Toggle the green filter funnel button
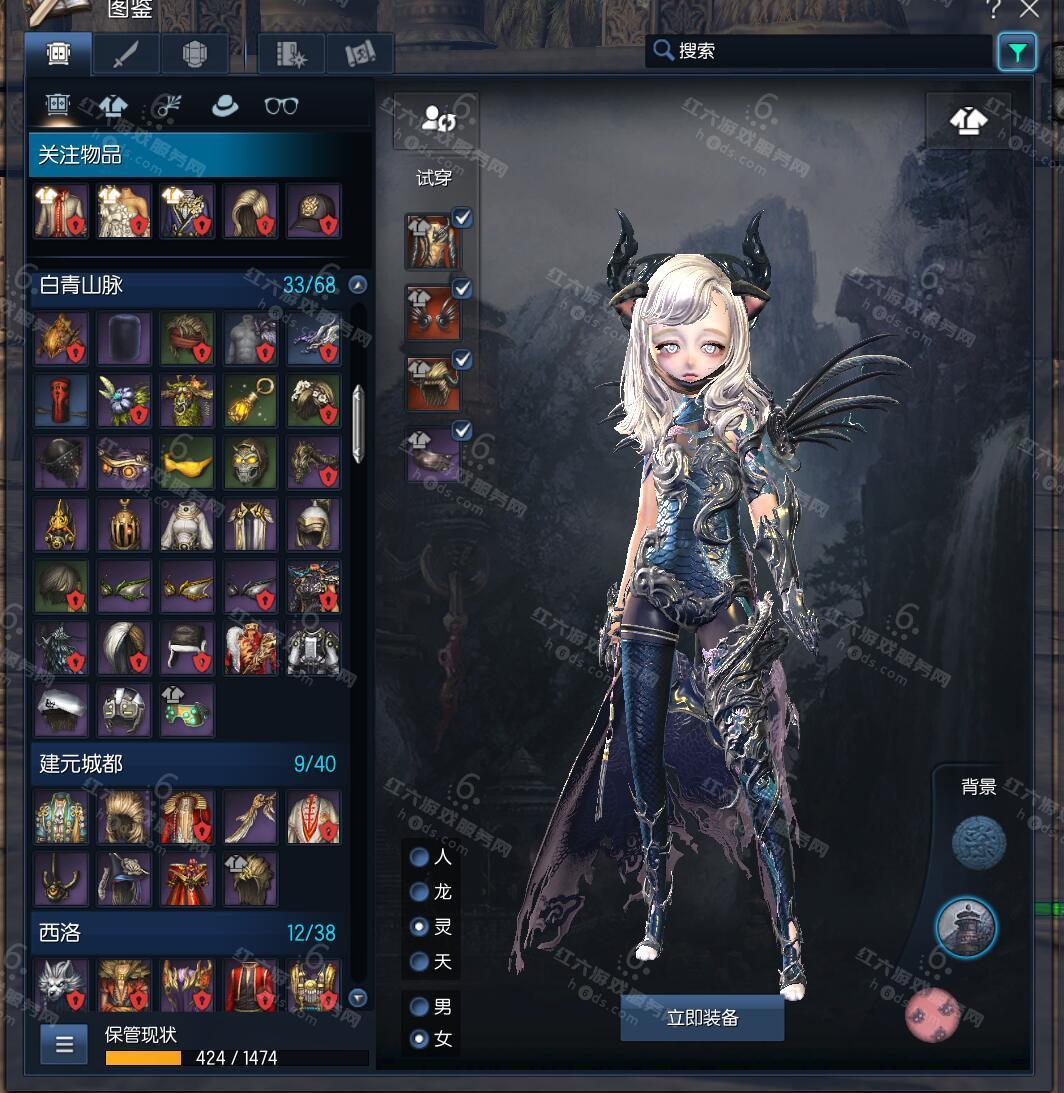This screenshot has width=1064, height=1093. [x=1017, y=52]
